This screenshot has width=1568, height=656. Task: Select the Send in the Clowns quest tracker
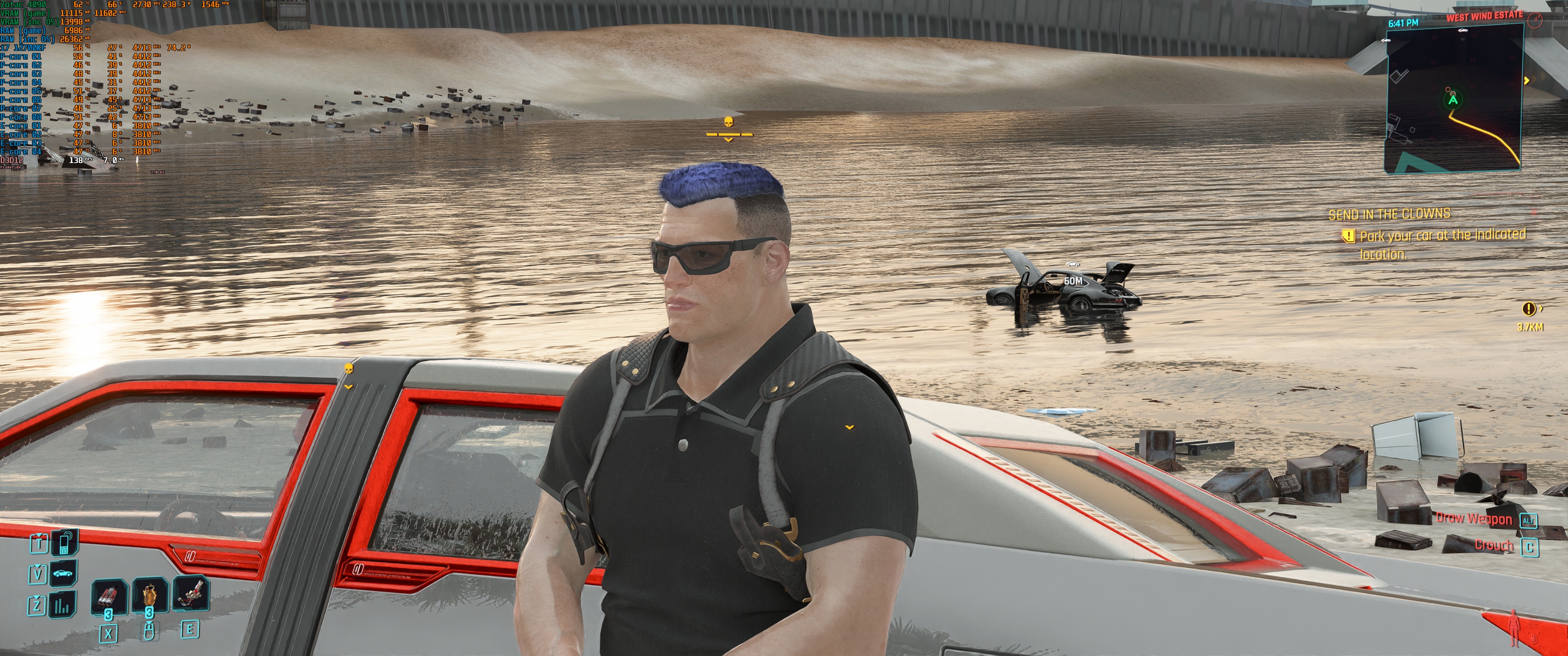pyautogui.click(x=1389, y=214)
